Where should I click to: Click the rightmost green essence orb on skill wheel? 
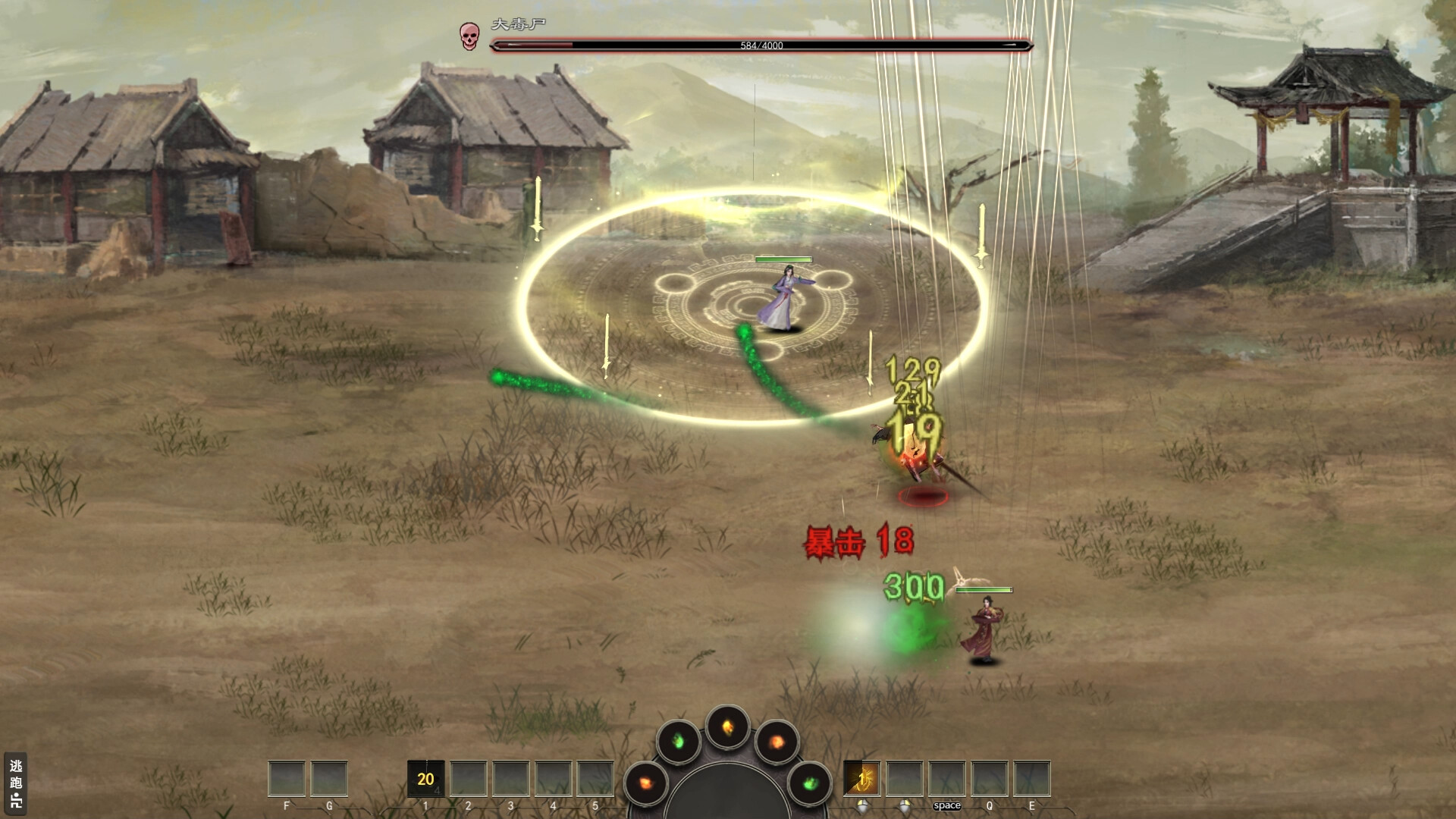(810, 783)
